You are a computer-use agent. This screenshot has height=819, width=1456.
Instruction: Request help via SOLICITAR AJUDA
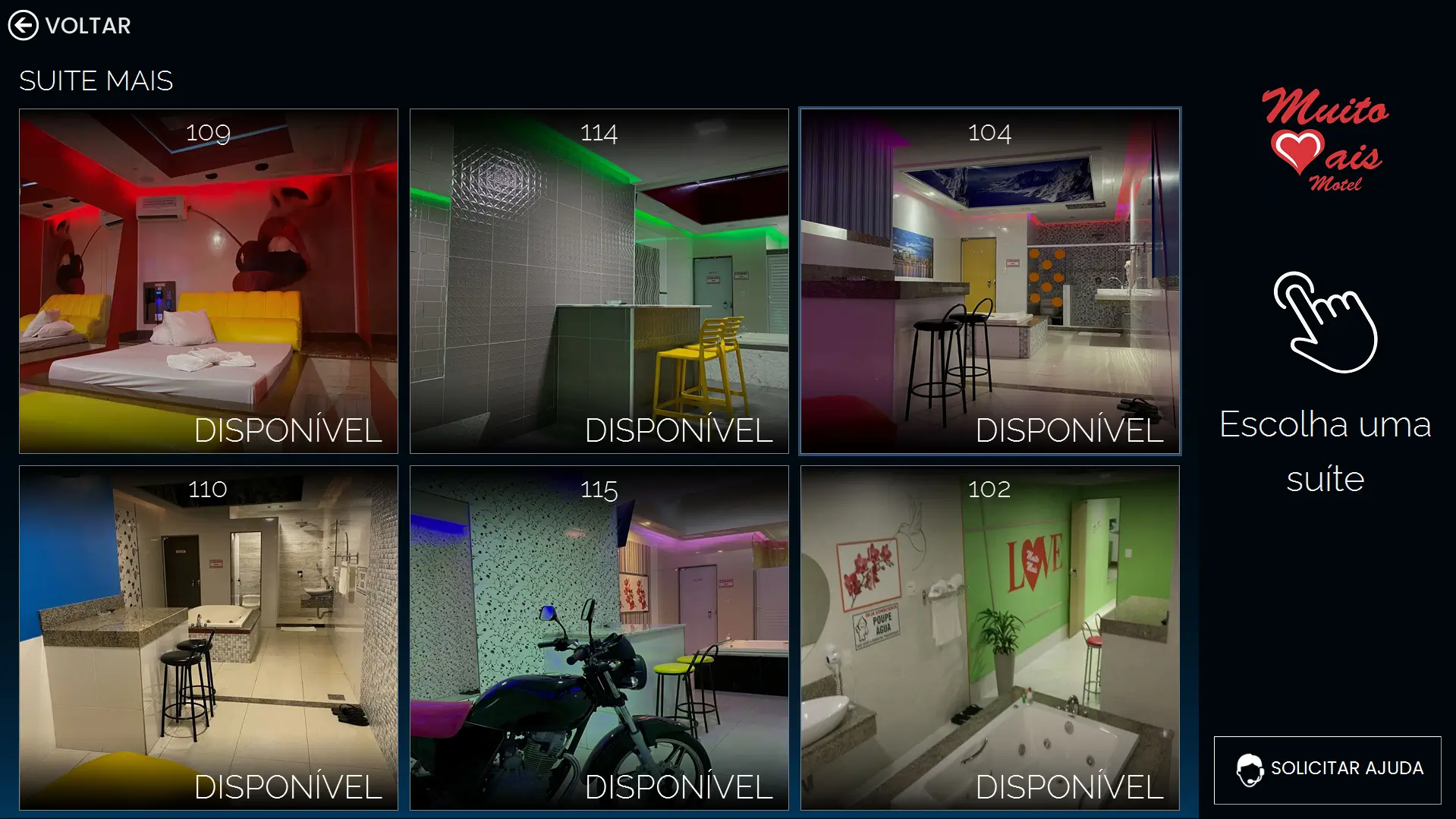pyautogui.click(x=1328, y=770)
